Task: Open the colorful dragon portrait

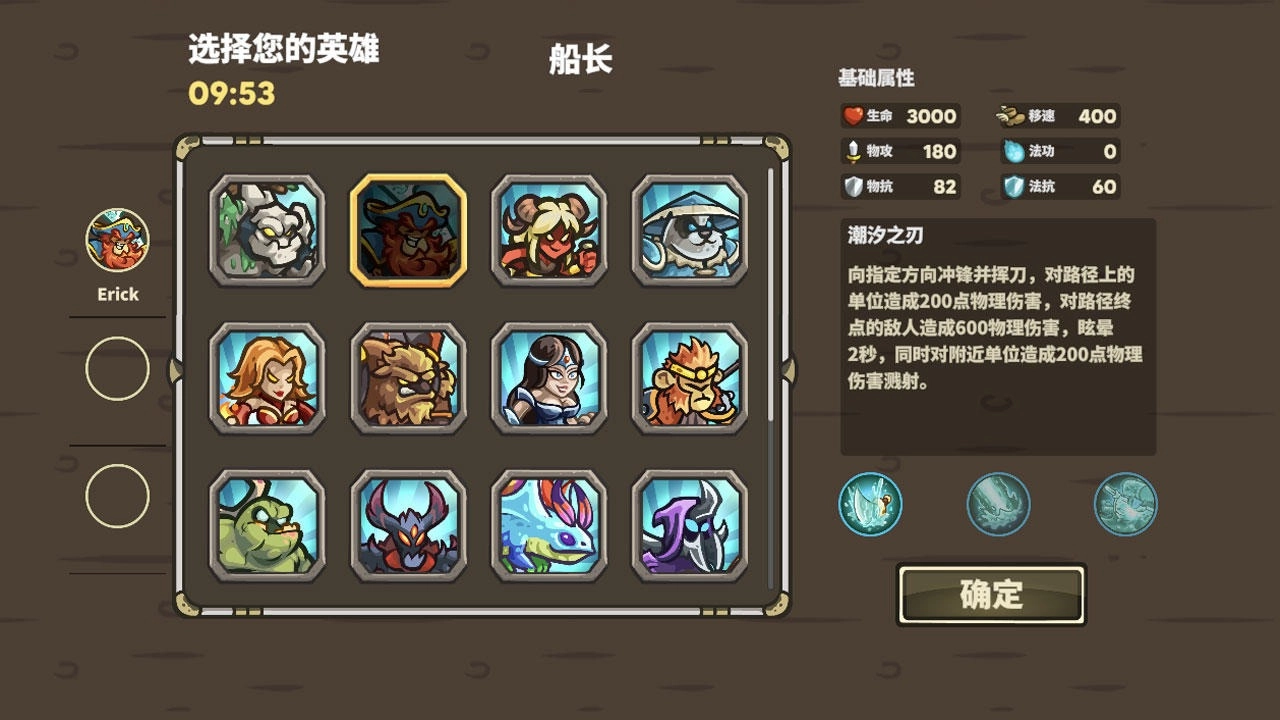Action: pyautogui.click(x=546, y=525)
